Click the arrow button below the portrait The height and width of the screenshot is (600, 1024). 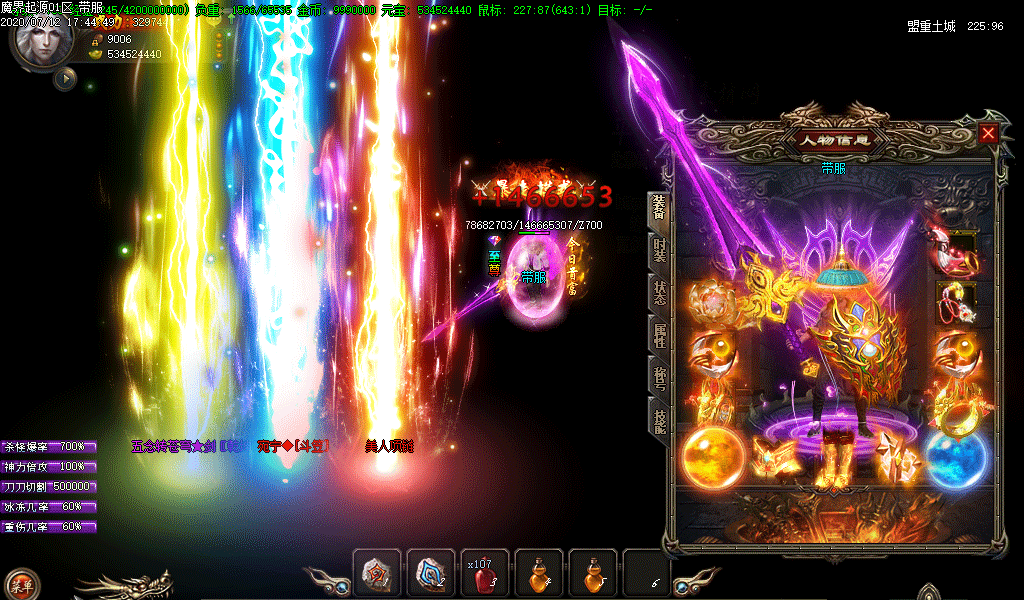[65, 77]
